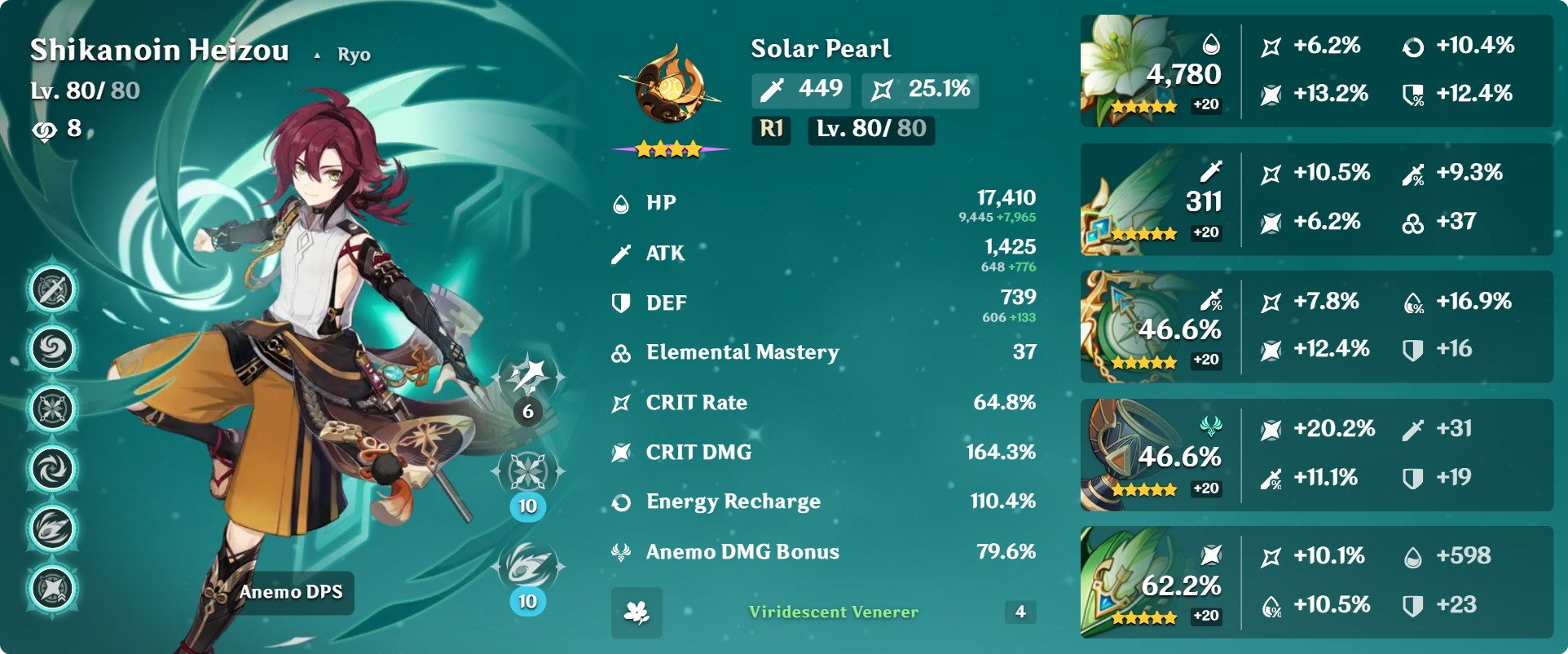Select the Solar Pearl weapon icon
Image resolution: width=1568 pixels, height=654 pixels.
point(670,86)
